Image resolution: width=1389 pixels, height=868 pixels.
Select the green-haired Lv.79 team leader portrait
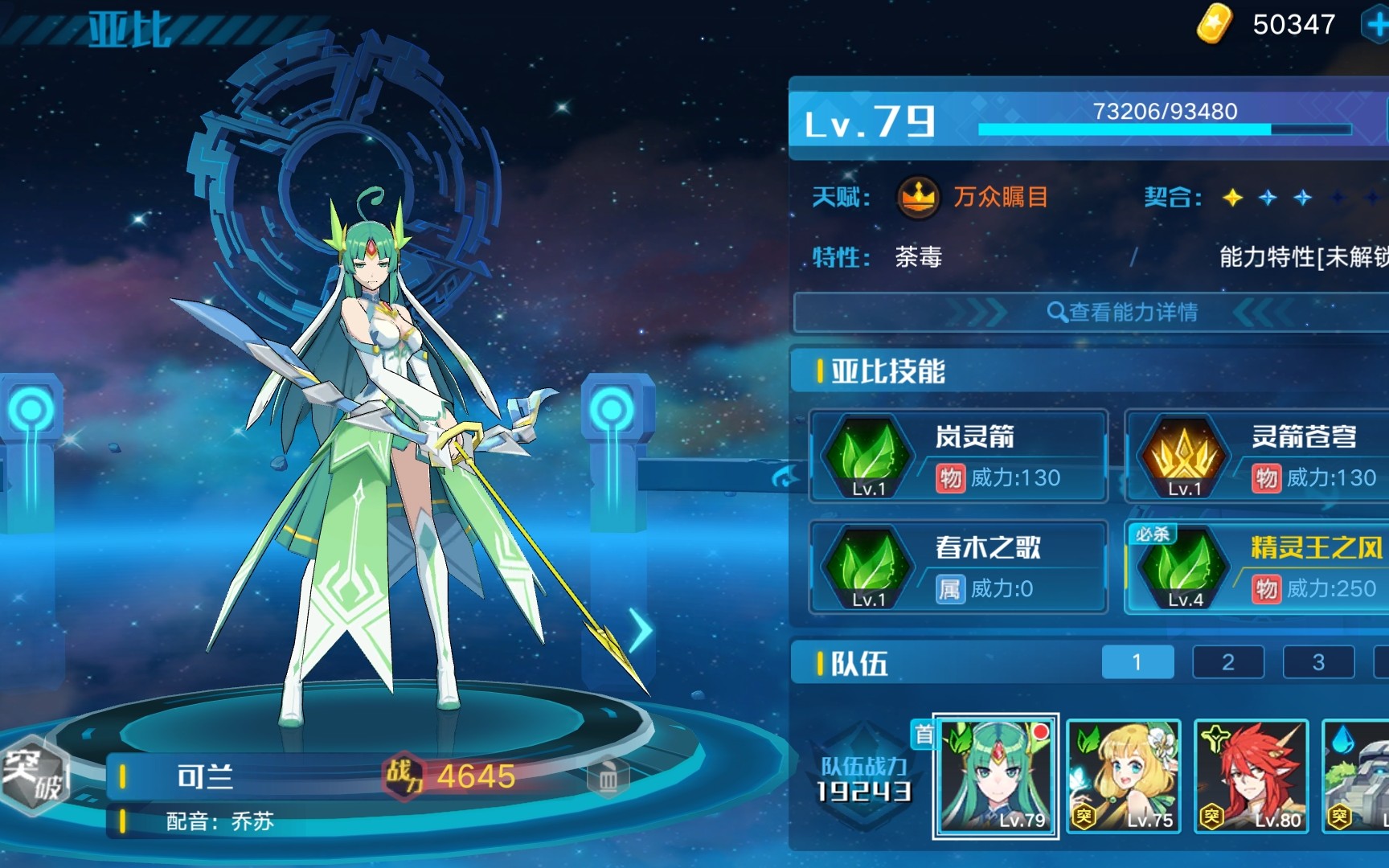pyautogui.click(x=997, y=776)
